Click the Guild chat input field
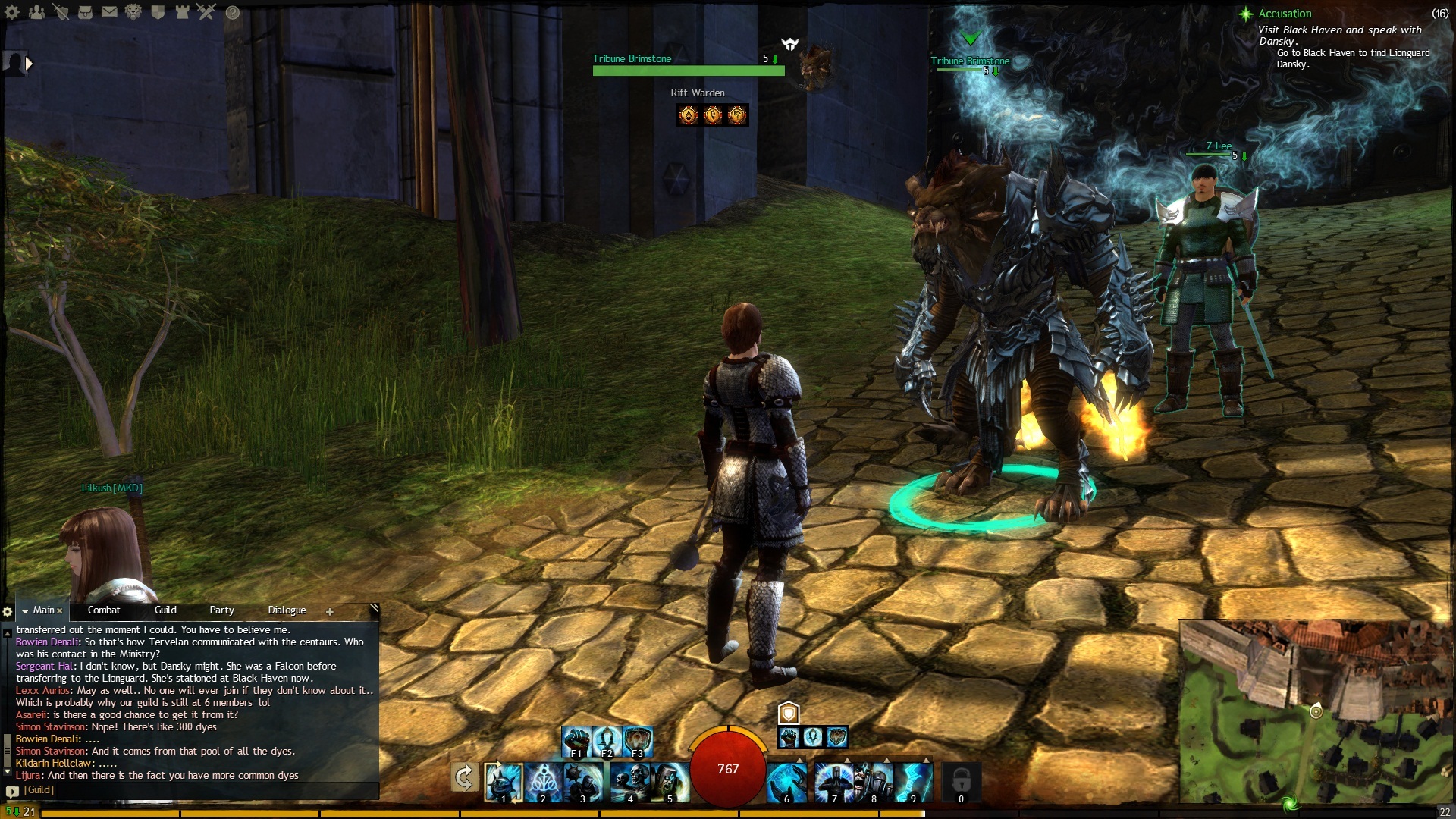 [x=197, y=790]
